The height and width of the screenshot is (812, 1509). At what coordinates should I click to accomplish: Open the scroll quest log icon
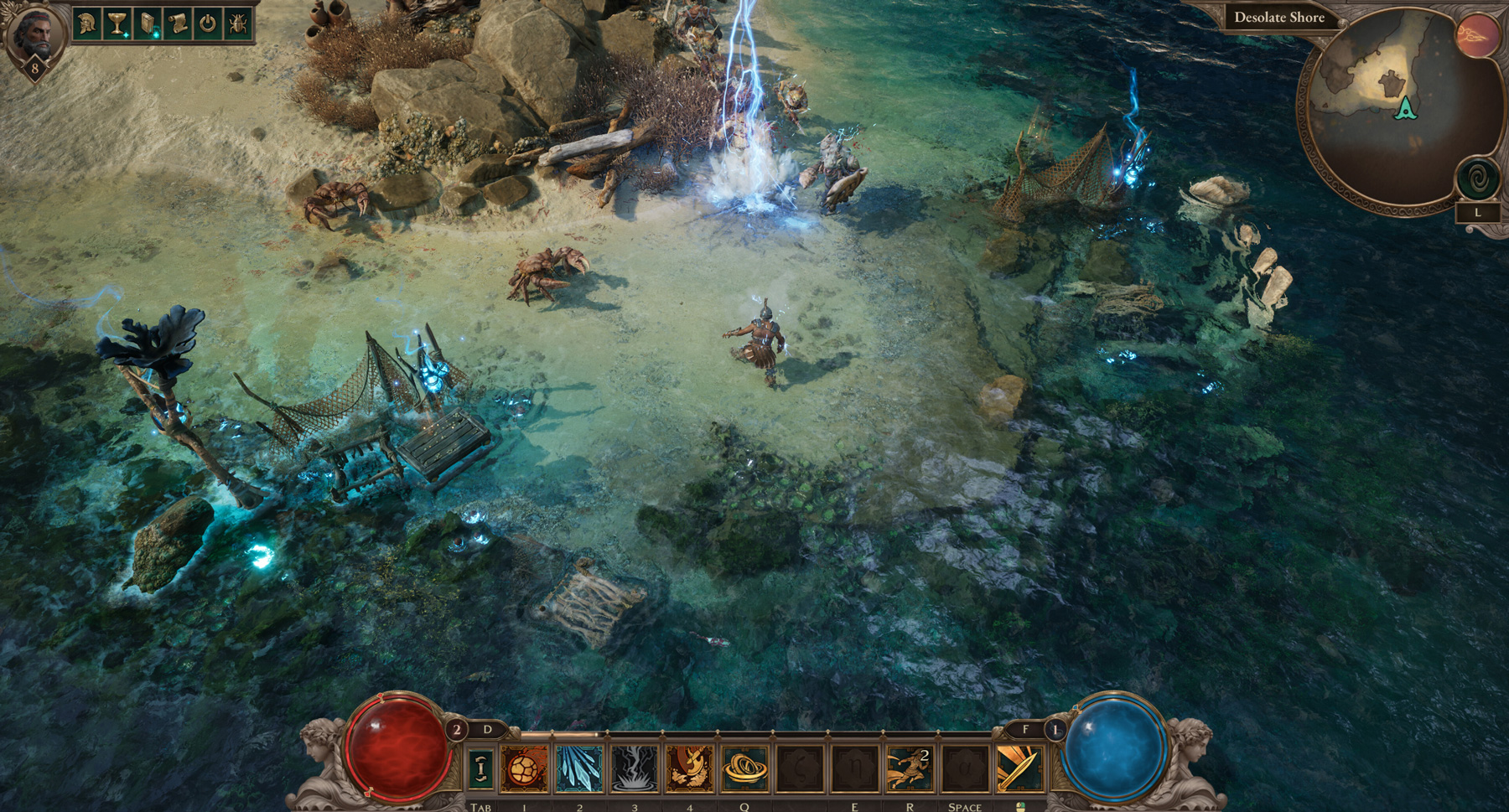[x=177, y=23]
